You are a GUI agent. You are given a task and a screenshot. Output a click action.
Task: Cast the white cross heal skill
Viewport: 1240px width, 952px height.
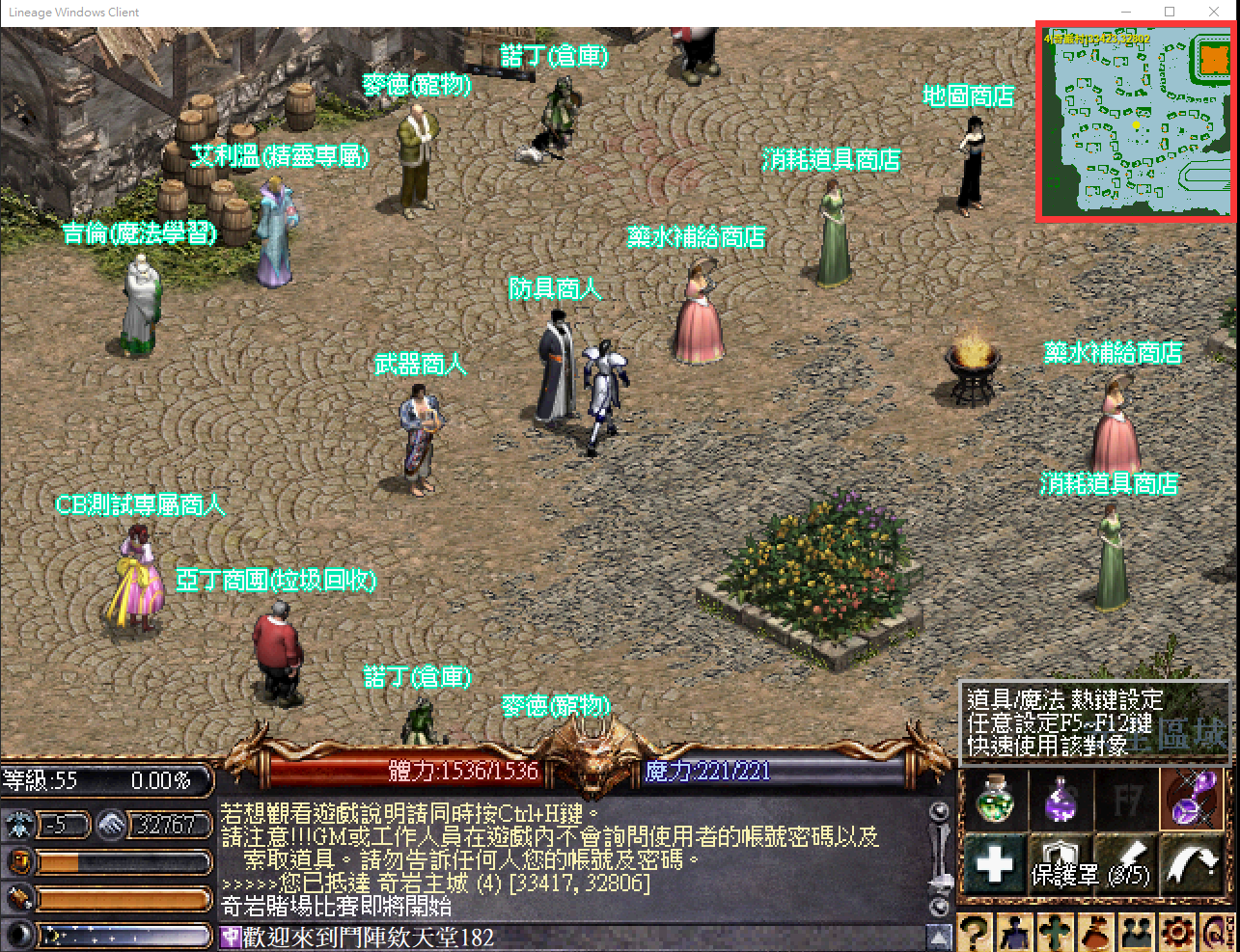pyautogui.click(x=994, y=863)
